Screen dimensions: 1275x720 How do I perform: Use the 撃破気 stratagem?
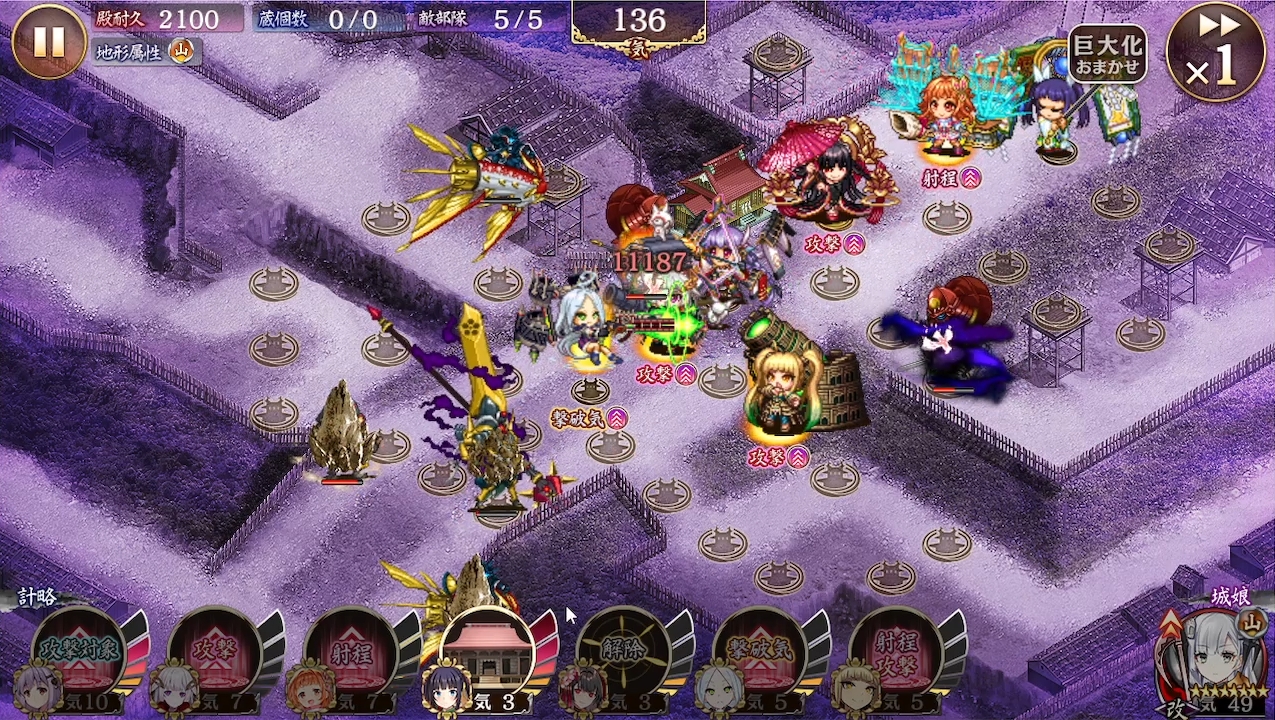pyautogui.click(x=759, y=652)
